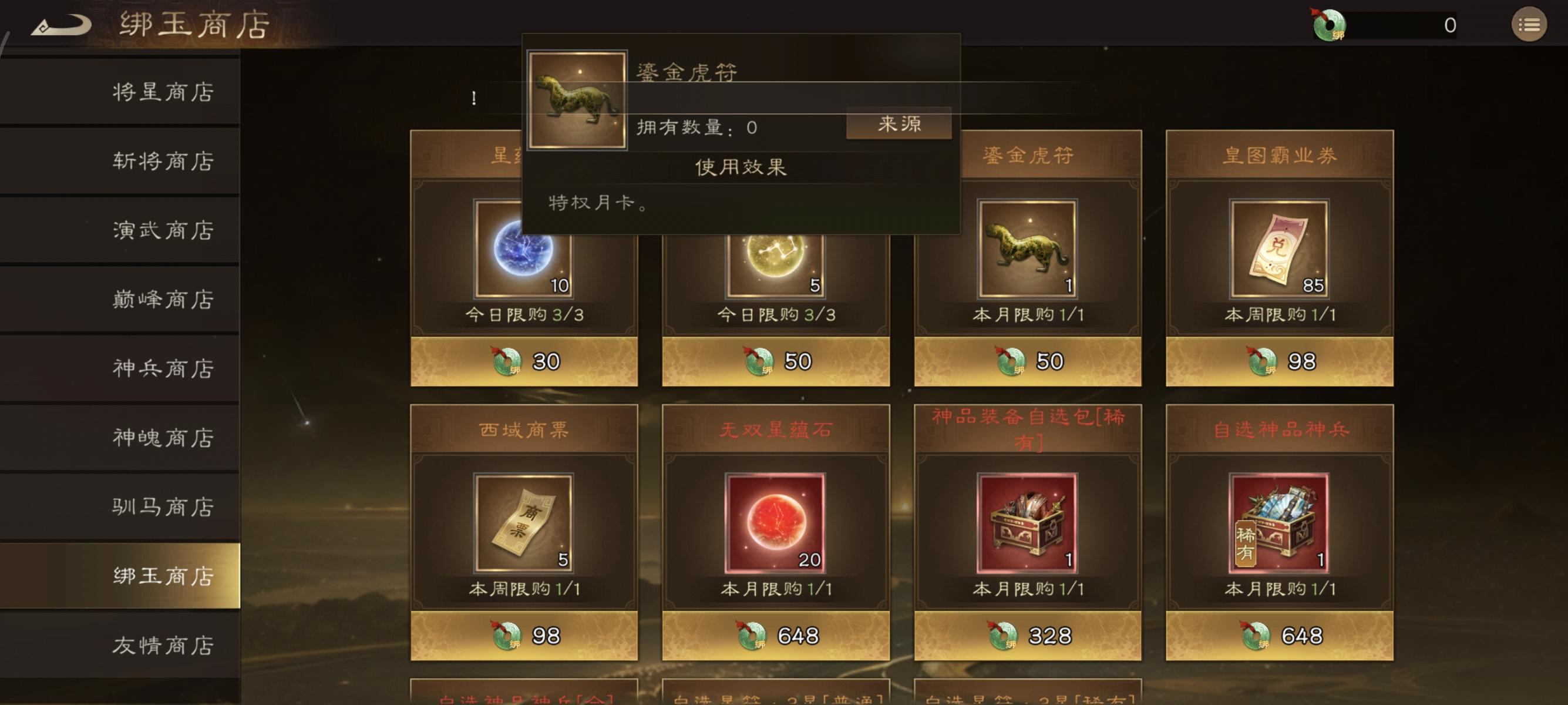Screen dimensions: 1568x705
Task: Switch to the 将星商店 shop tab
Action: (161, 91)
